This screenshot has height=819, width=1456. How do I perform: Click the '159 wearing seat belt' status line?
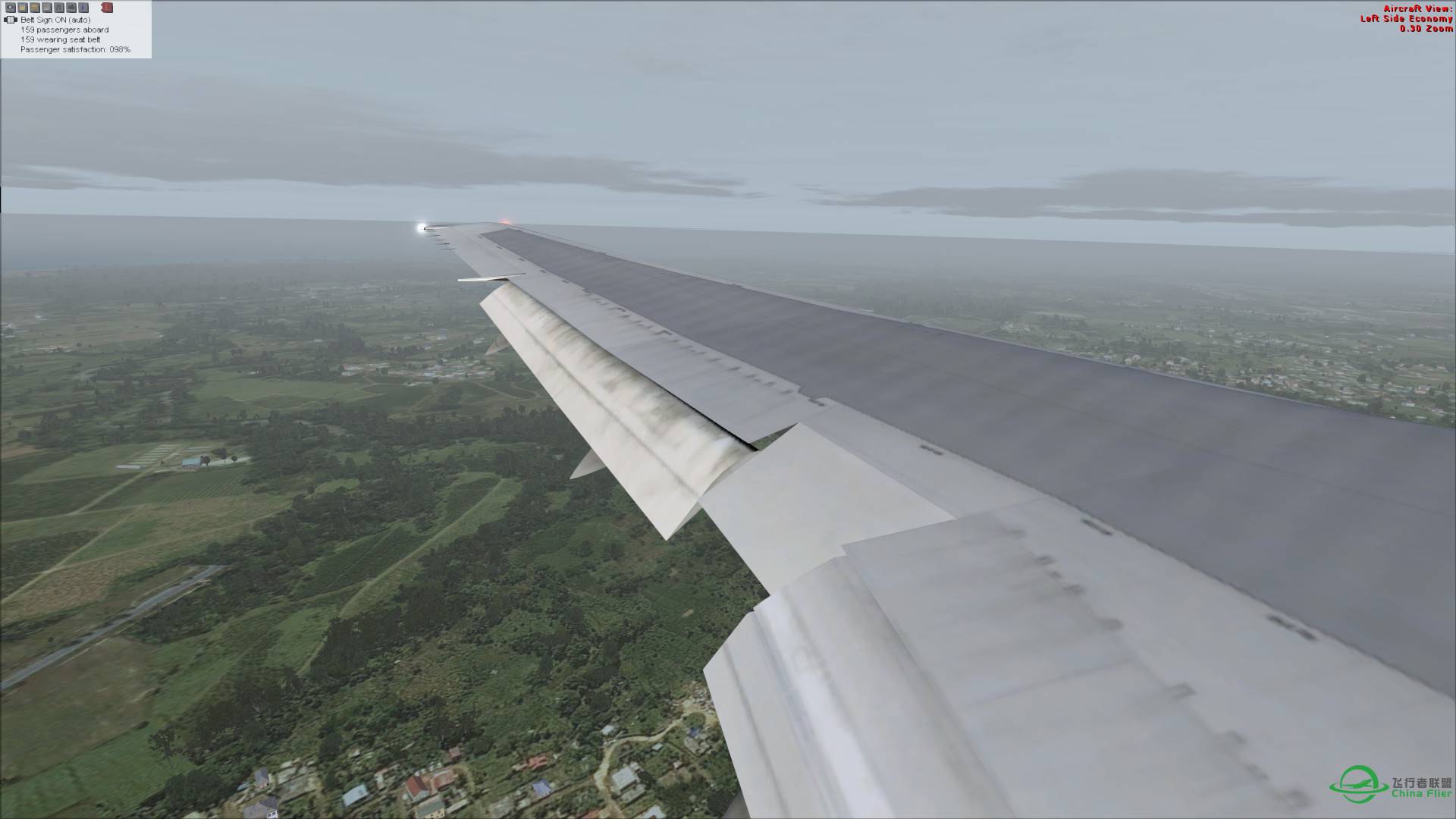[x=61, y=39]
